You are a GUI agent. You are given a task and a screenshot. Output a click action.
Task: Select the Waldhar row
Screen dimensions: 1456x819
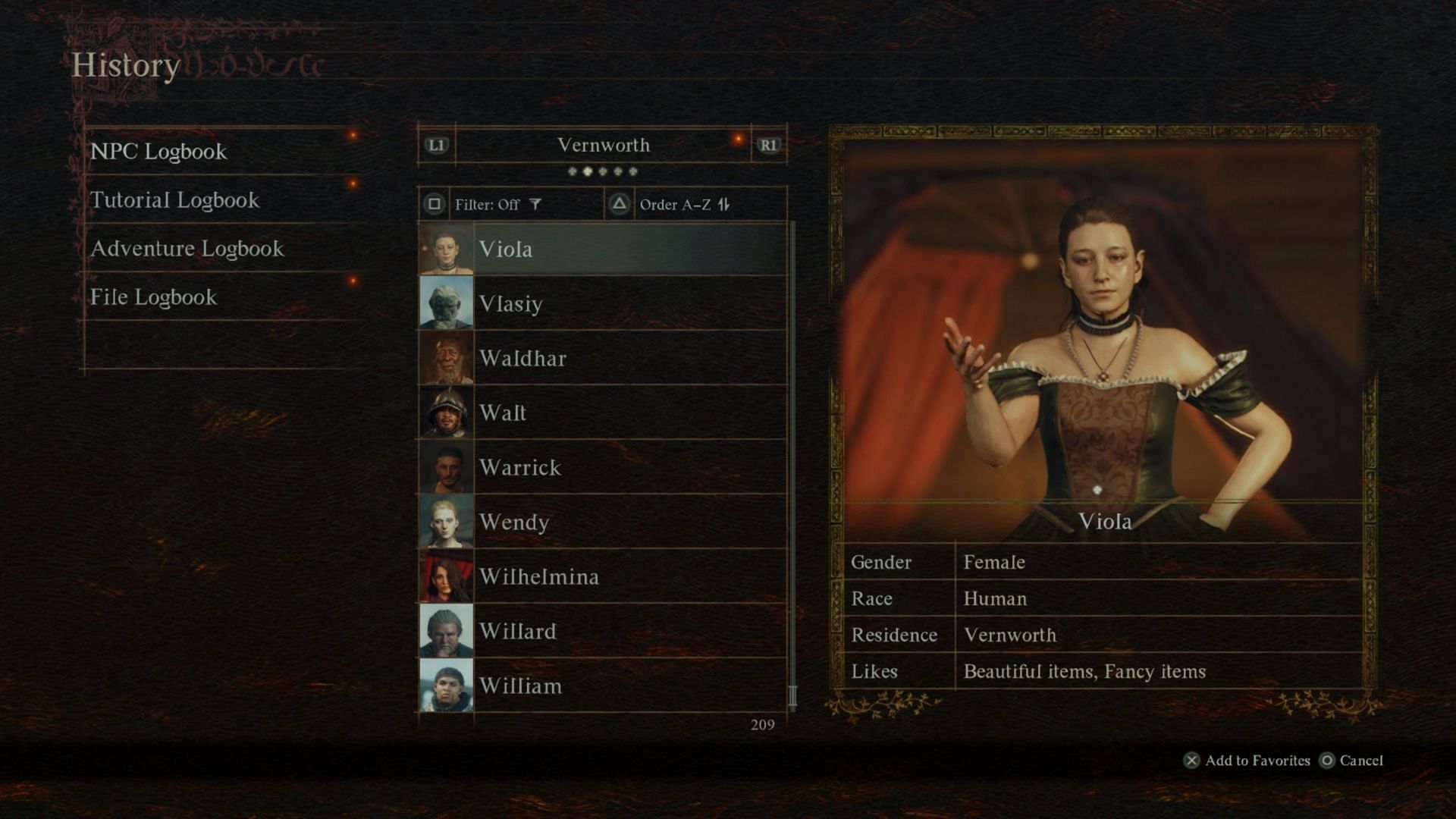pos(602,358)
